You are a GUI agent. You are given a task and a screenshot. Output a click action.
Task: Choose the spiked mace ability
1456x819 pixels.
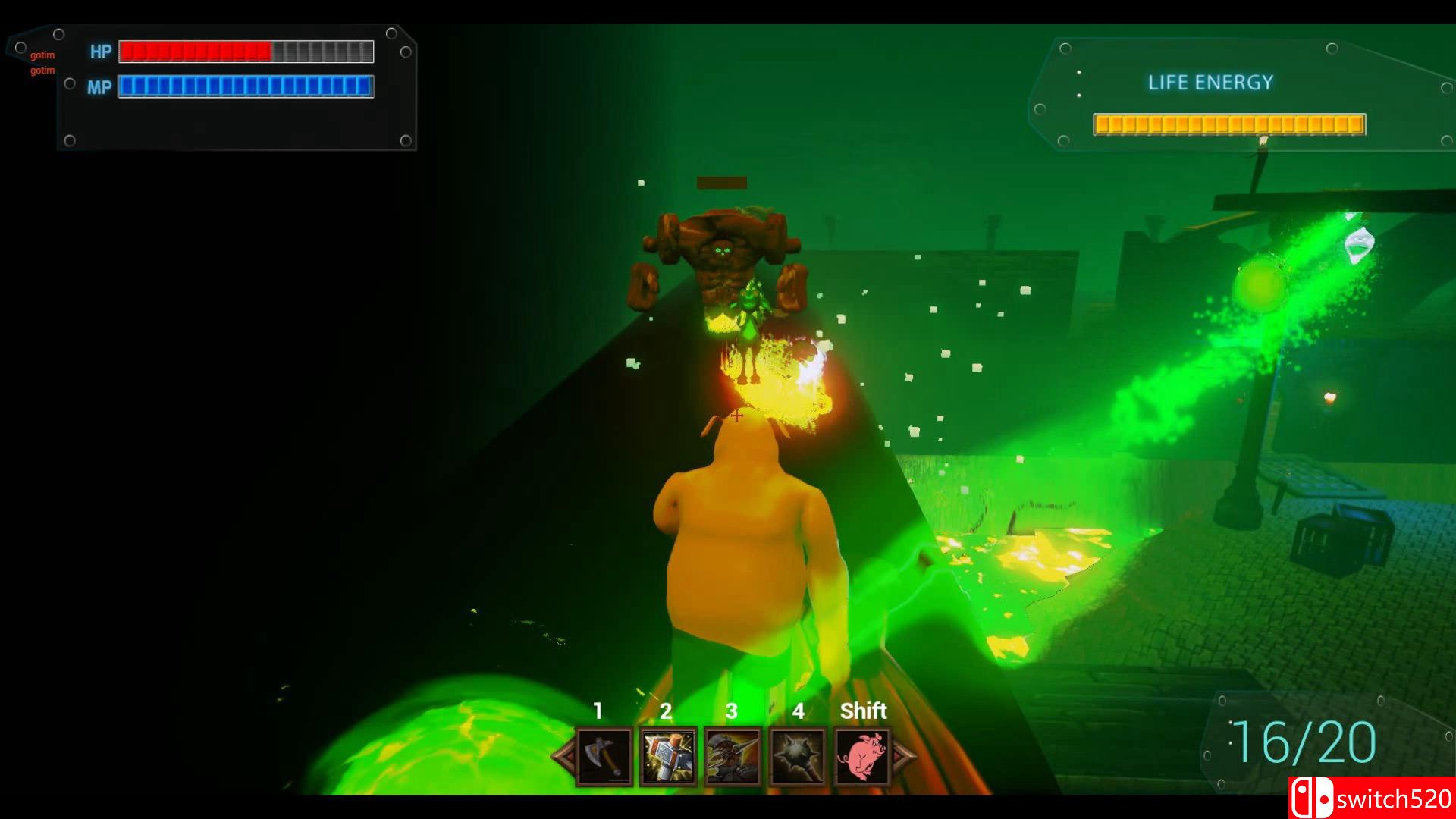point(798,756)
